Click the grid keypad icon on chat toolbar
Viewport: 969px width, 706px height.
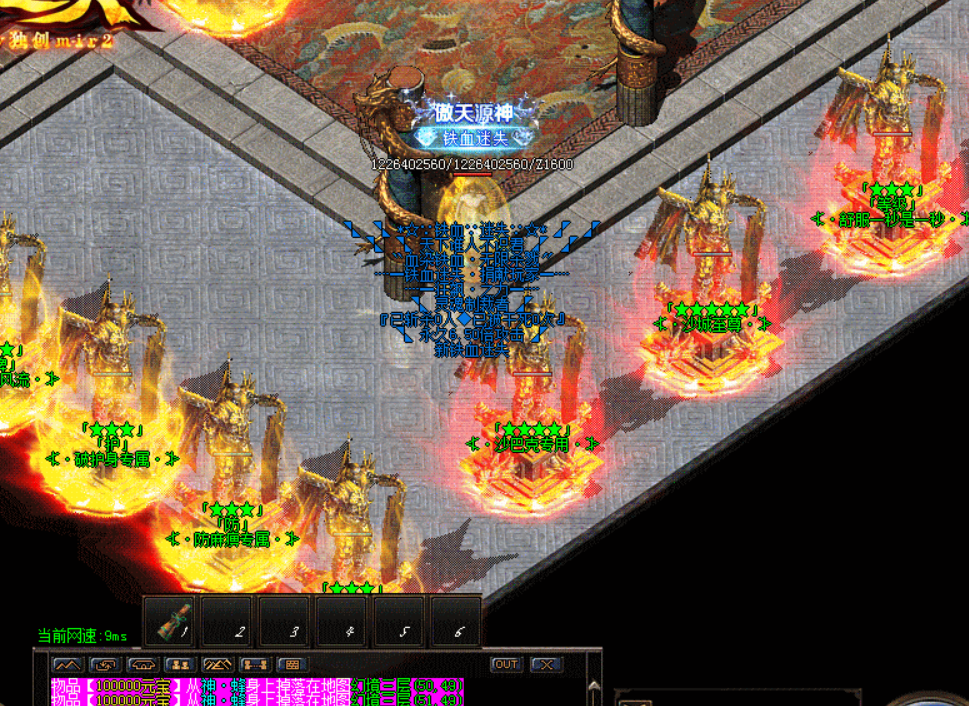(x=293, y=664)
